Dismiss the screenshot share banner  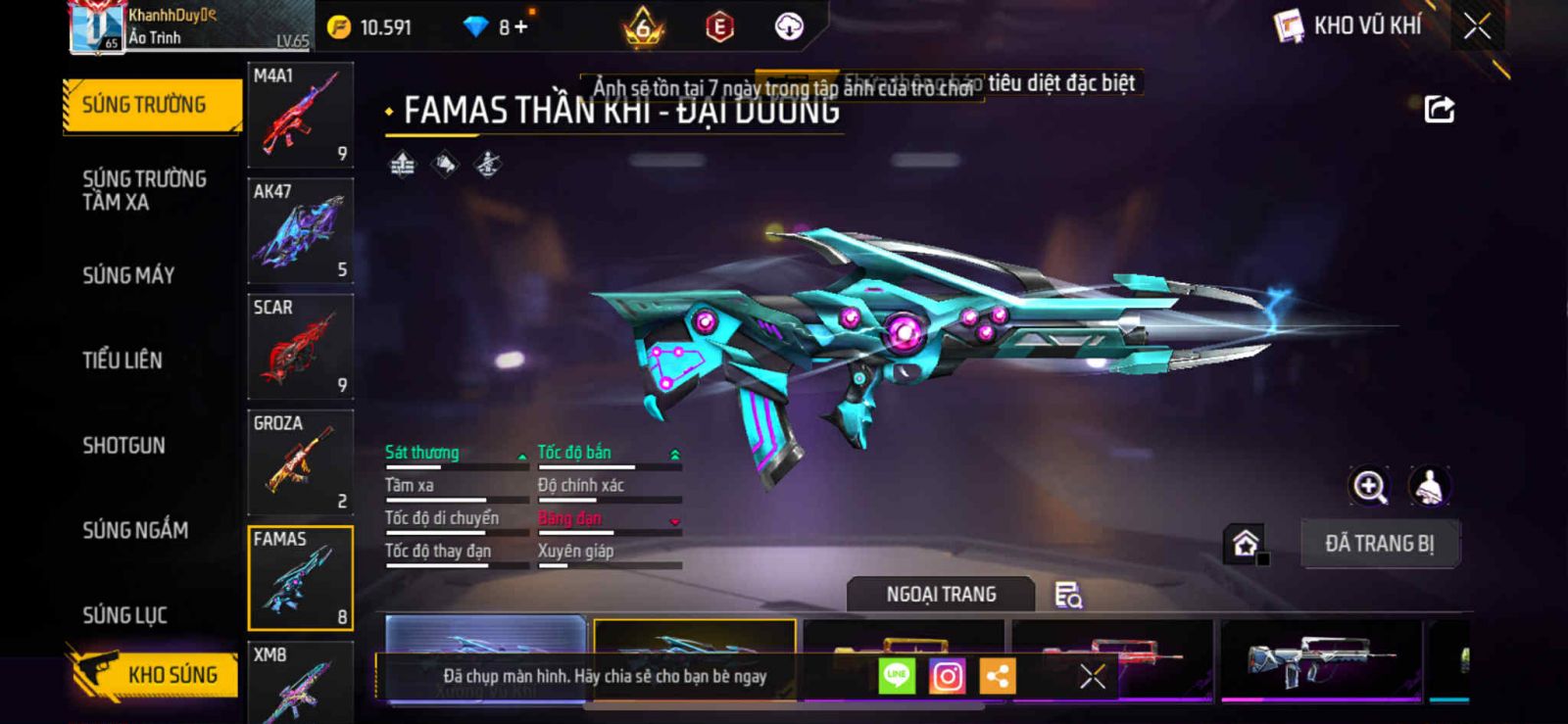click(x=1092, y=676)
